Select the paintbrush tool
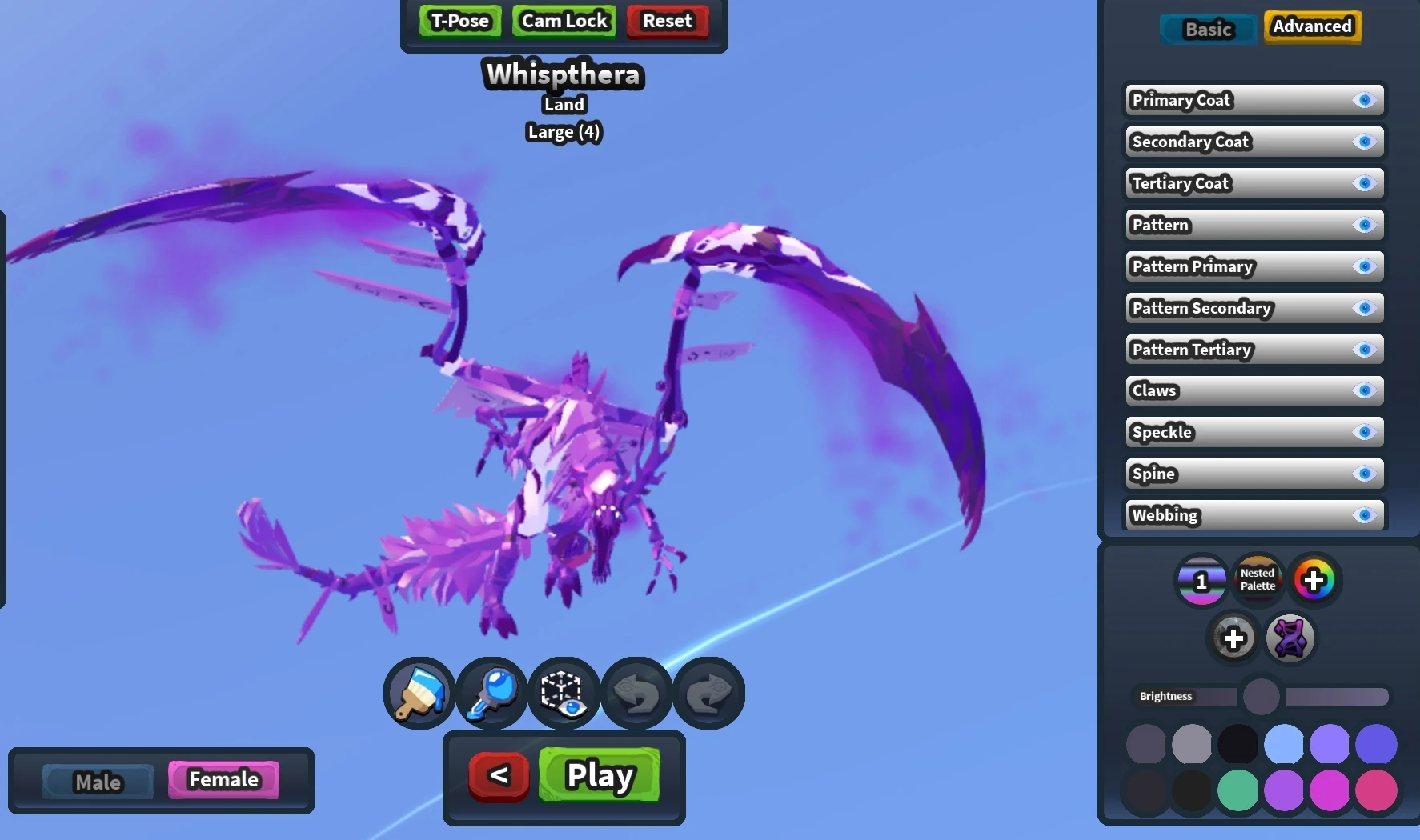This screenshot has width=1420, height=840. (418, 693)
